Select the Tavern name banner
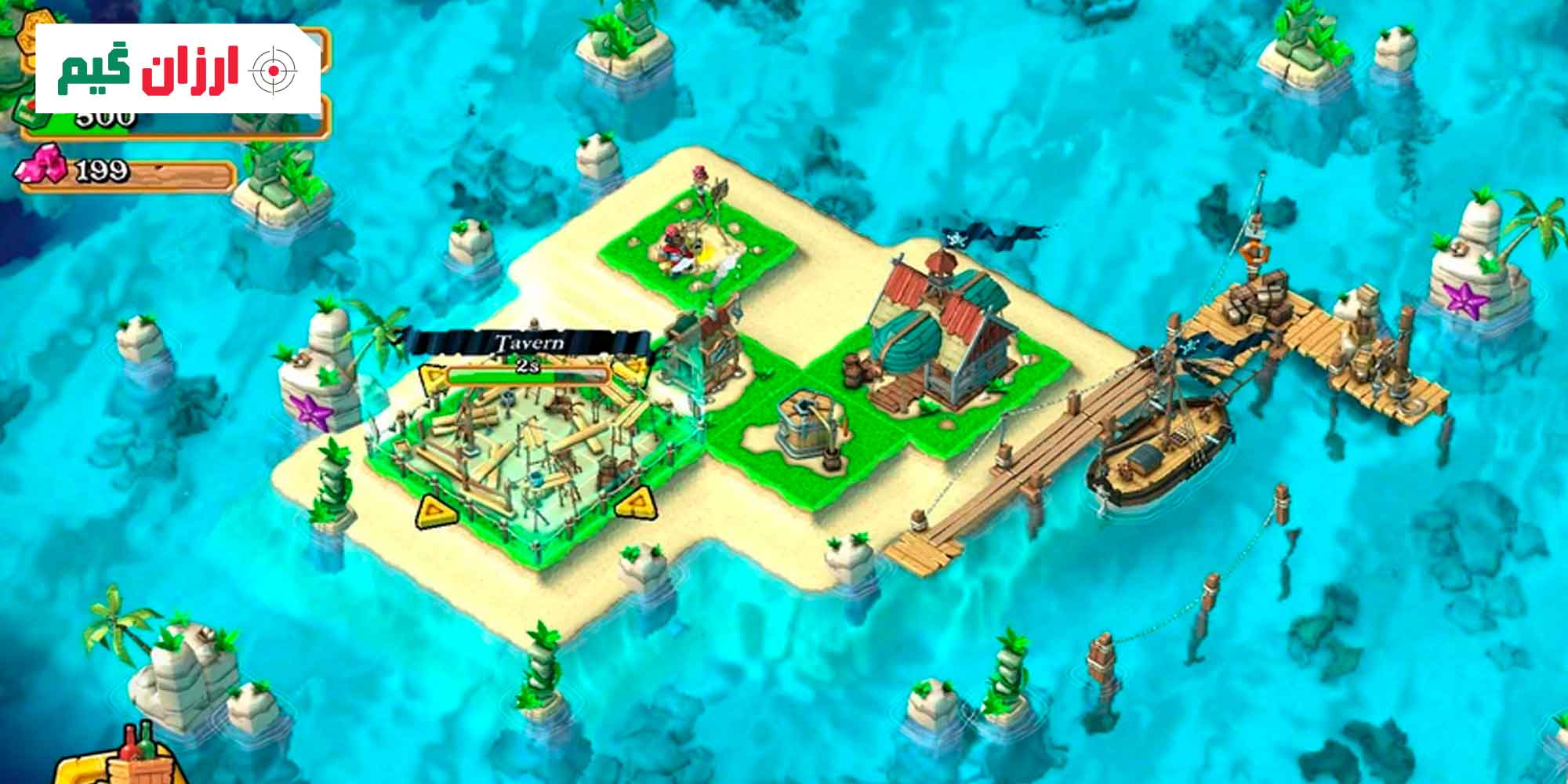1568x784 pixels. pos(529,343)
